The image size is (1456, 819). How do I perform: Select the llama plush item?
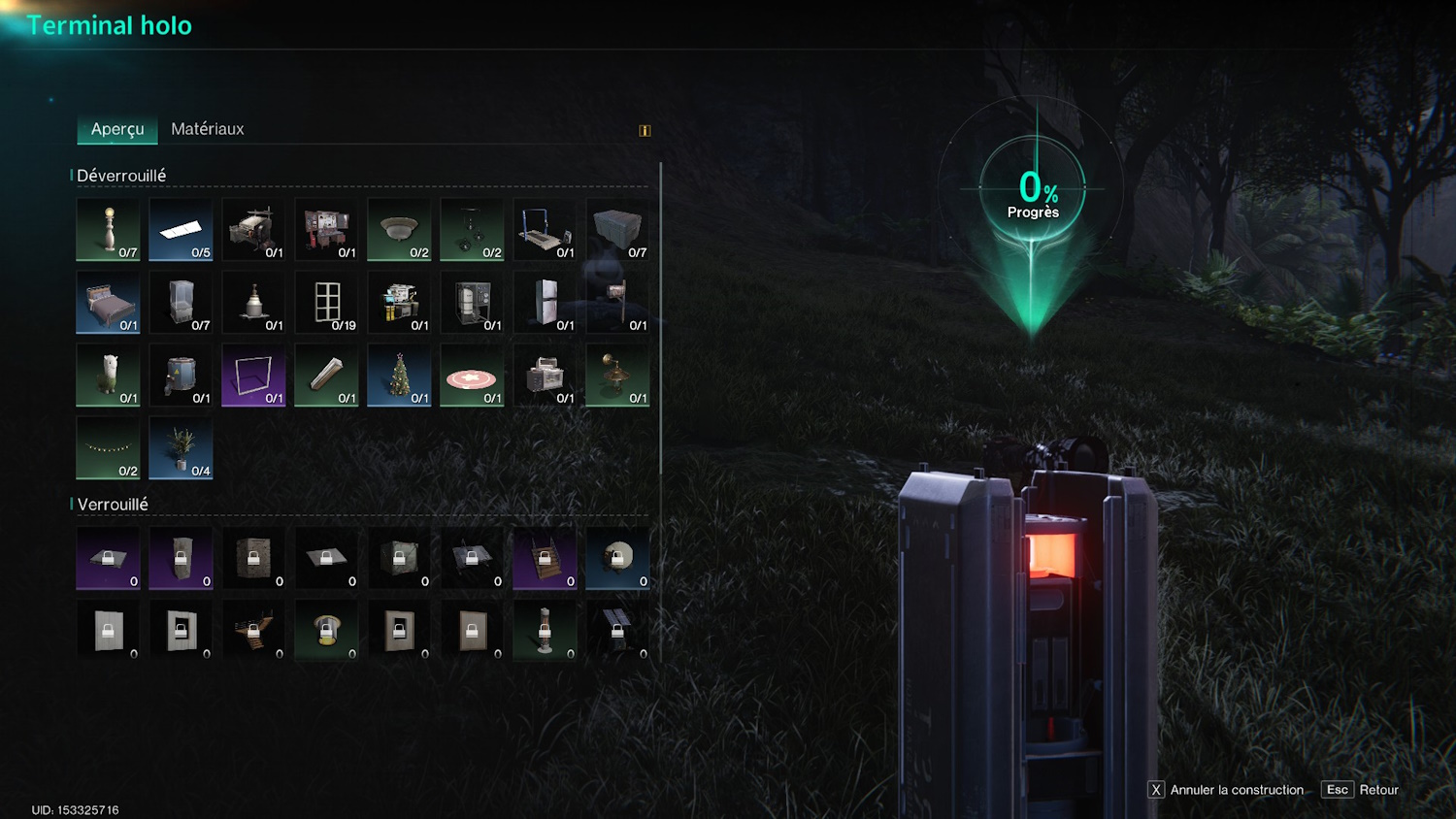coord(108,376)
